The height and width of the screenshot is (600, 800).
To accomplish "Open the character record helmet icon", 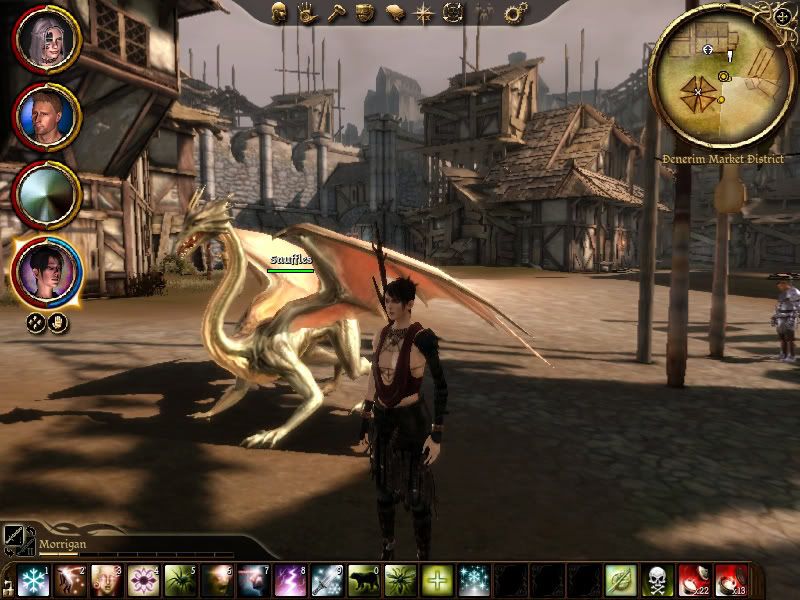I will (281, 12).
